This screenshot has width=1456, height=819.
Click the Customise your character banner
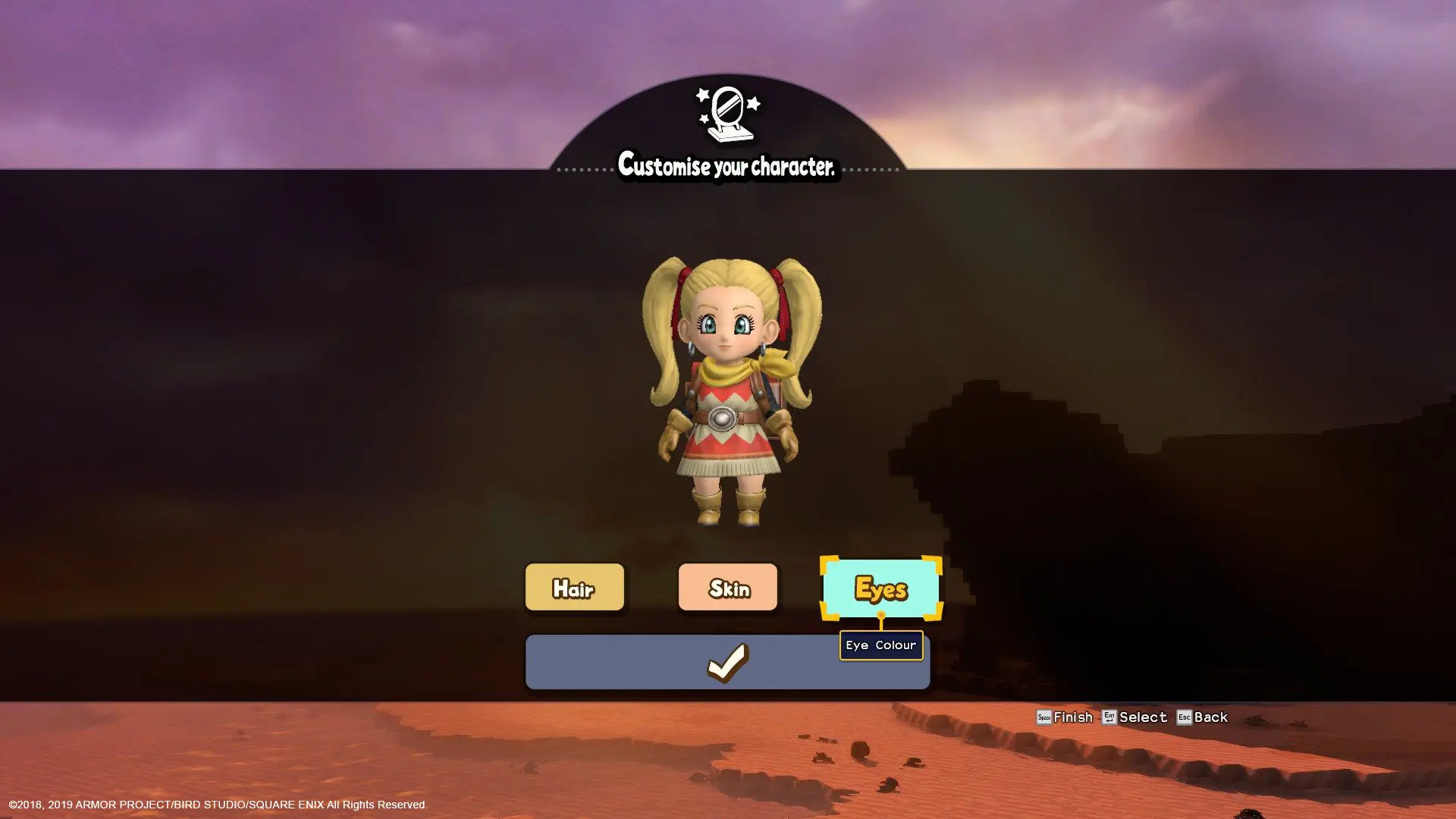point(727,165)
